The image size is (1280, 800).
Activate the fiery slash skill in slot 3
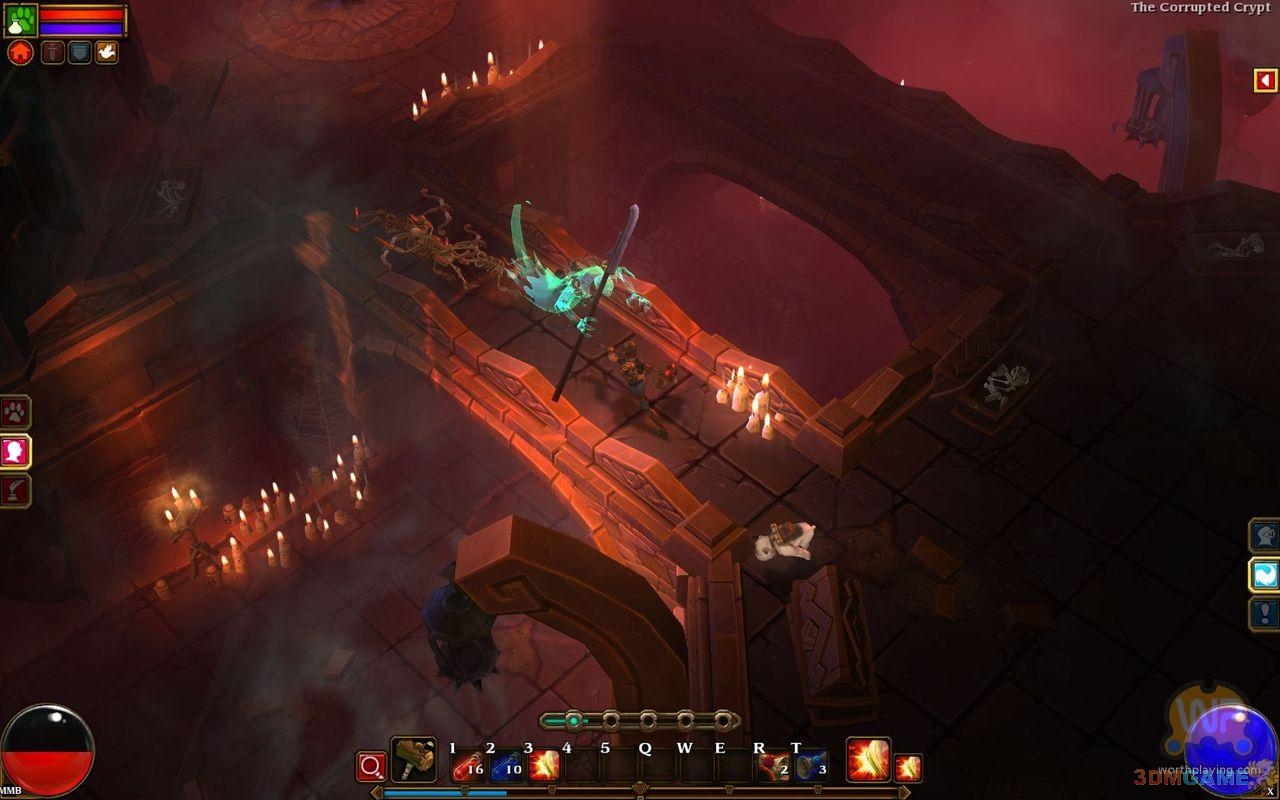coord(544,767)
